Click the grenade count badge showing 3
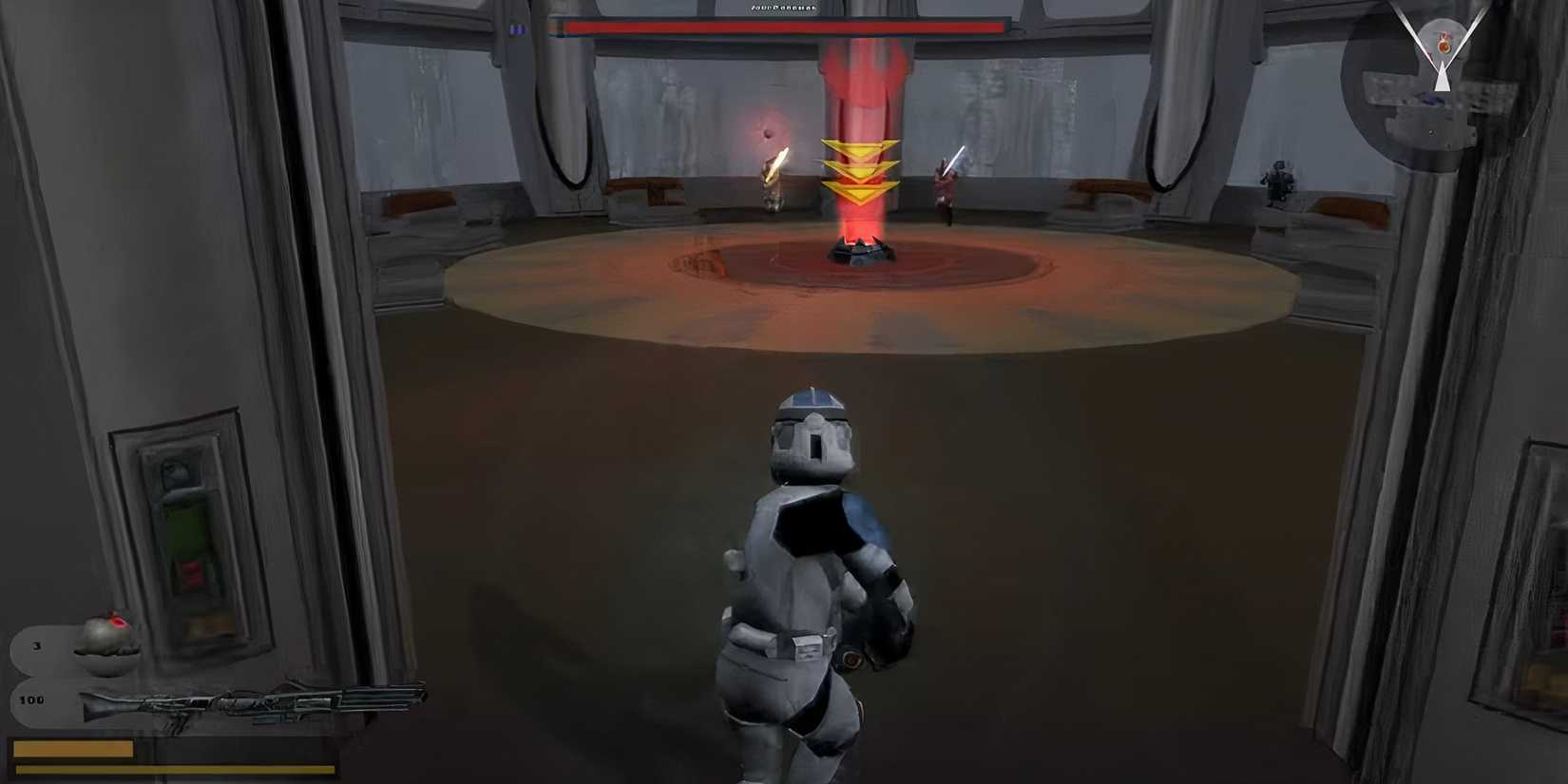 (36, 645)
